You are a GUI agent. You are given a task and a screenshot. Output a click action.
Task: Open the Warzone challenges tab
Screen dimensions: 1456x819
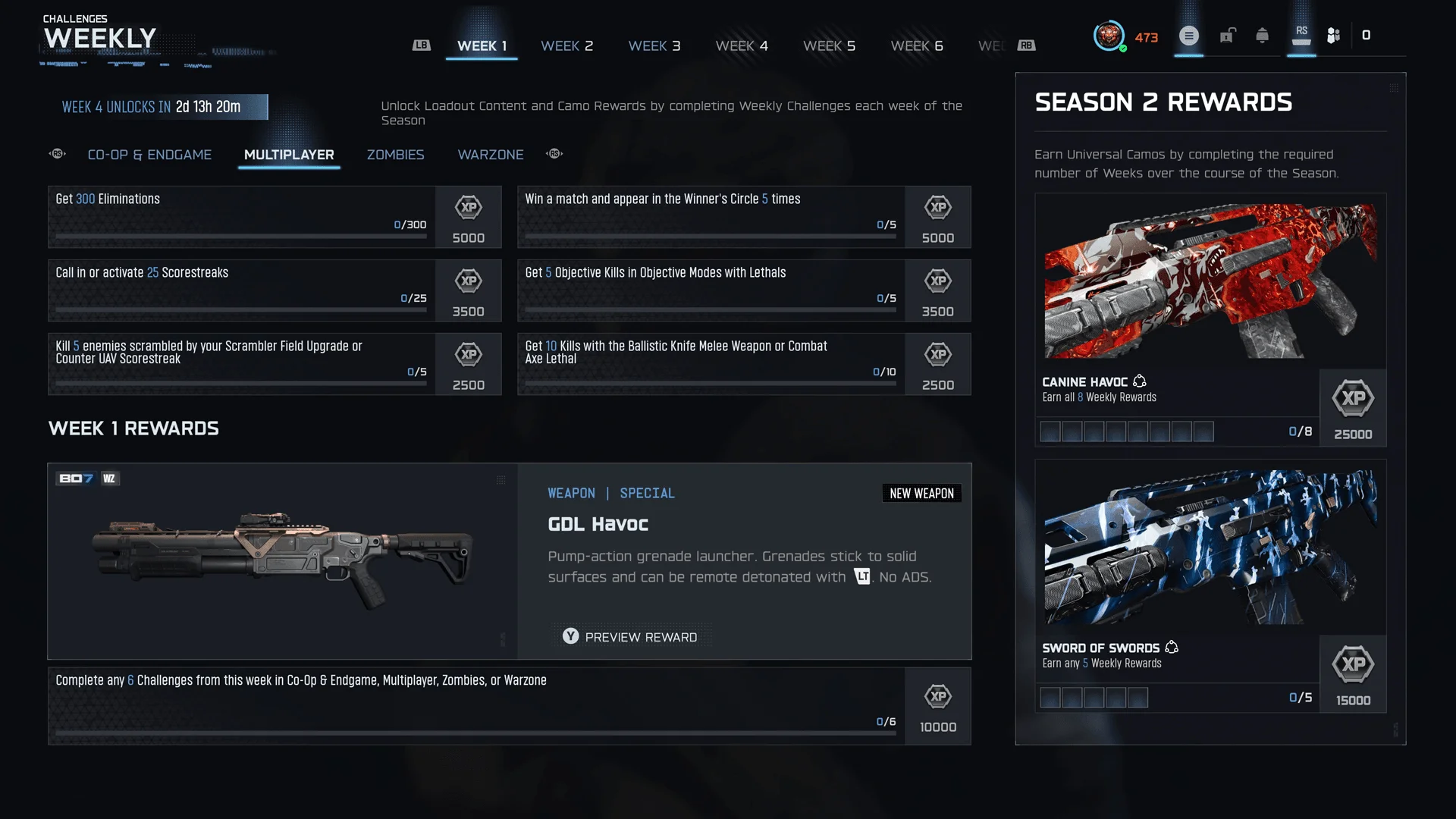pyautogui.click(x=491, y=155)
